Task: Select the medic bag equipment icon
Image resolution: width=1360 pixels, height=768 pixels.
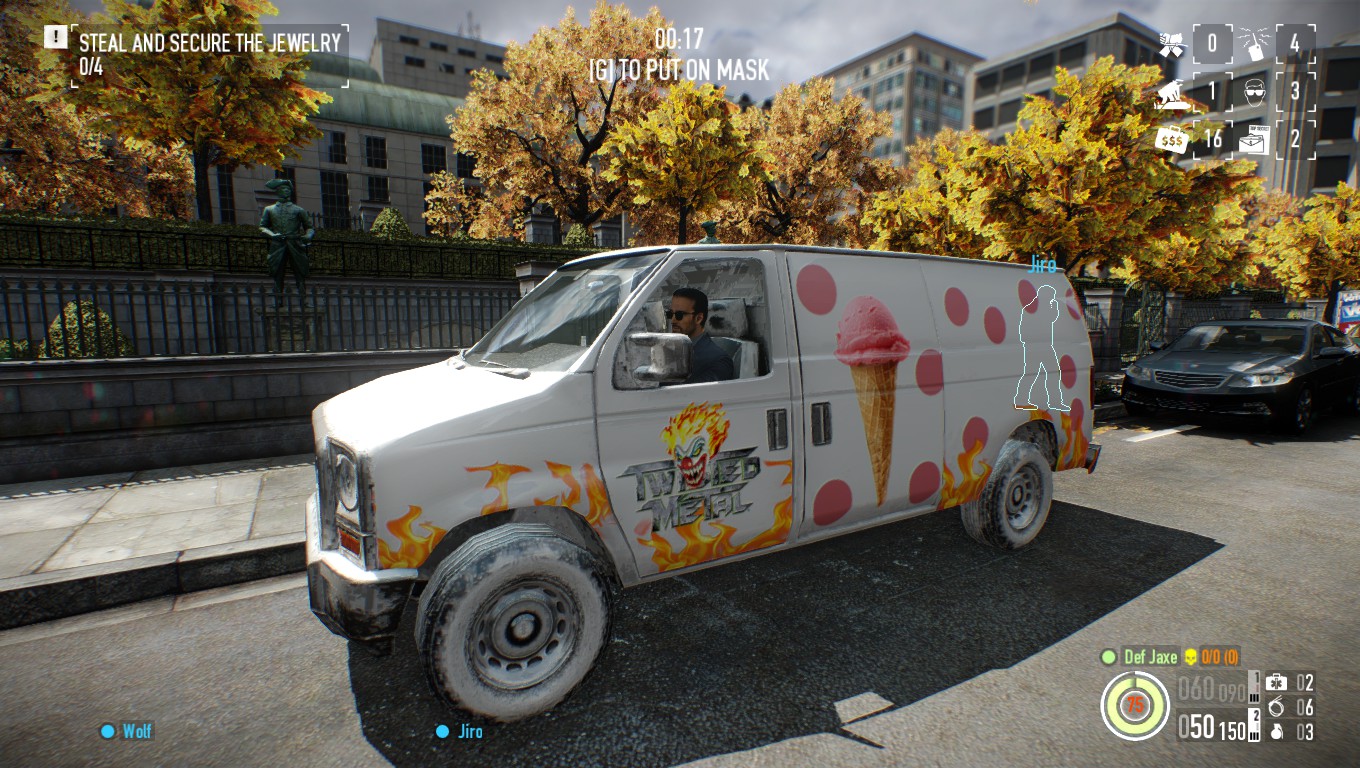Action: (x=1276, y=682)
